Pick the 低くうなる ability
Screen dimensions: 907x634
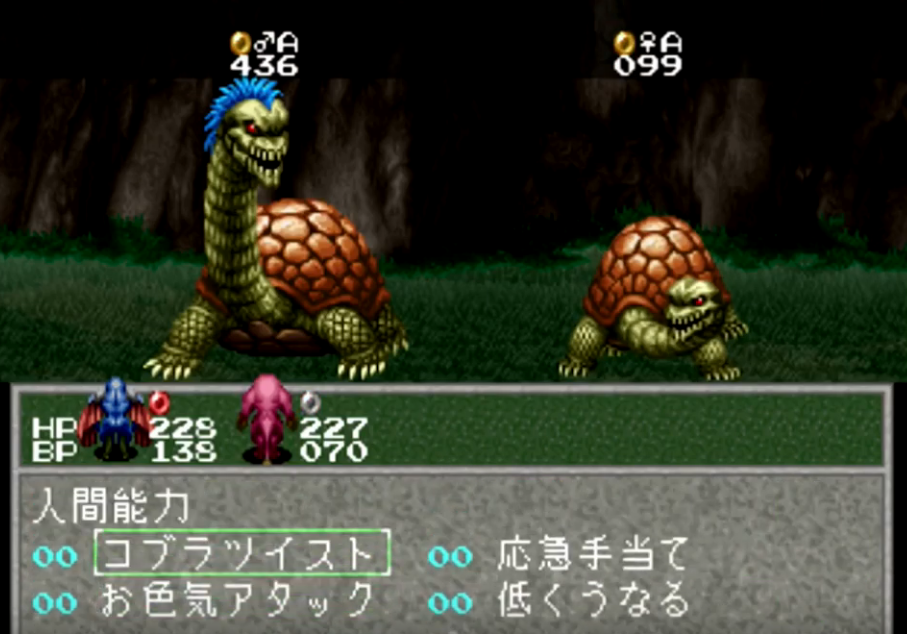(592, 601)
